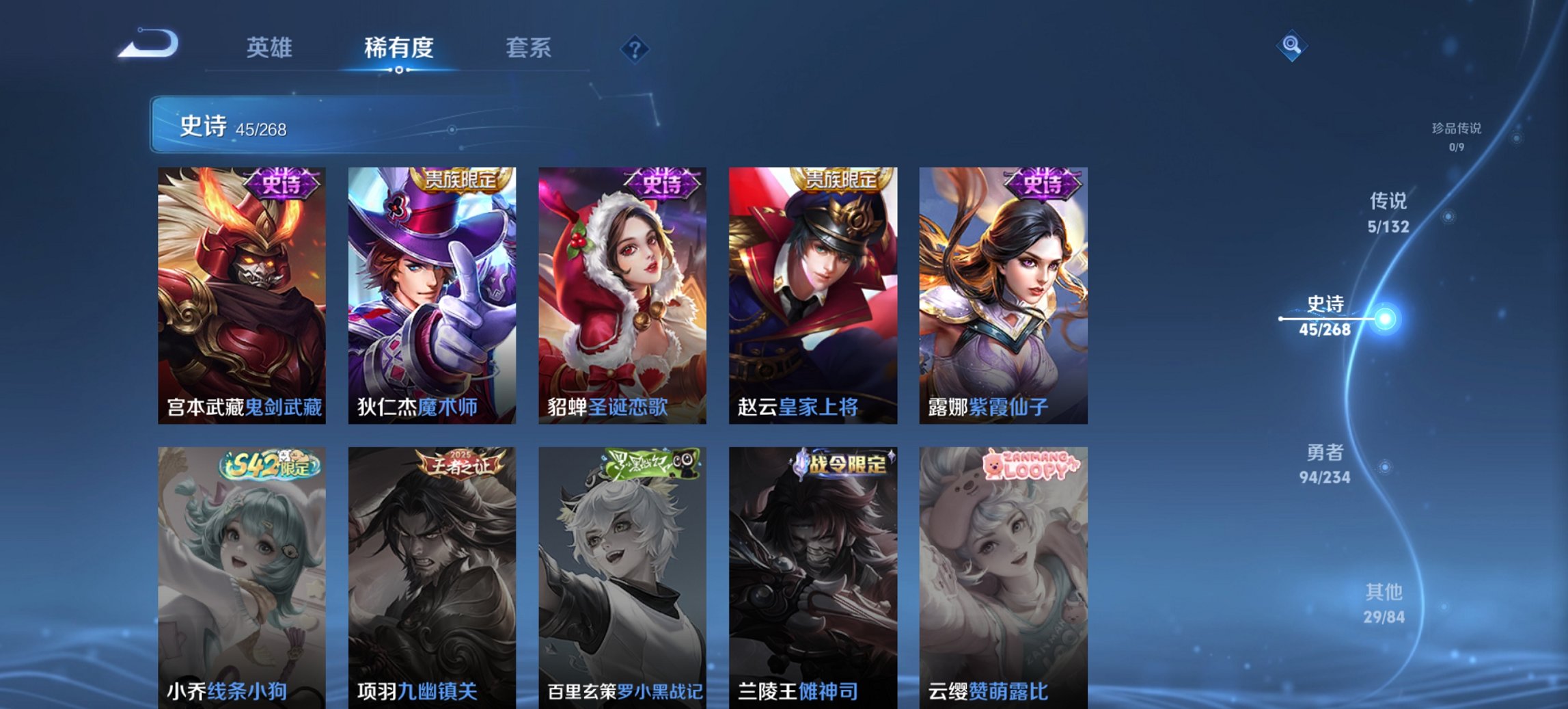Open the 珍品传说 0/9 category
Image resolution: width=1568 pixels, height=709 pixels.
point(1455,135)
